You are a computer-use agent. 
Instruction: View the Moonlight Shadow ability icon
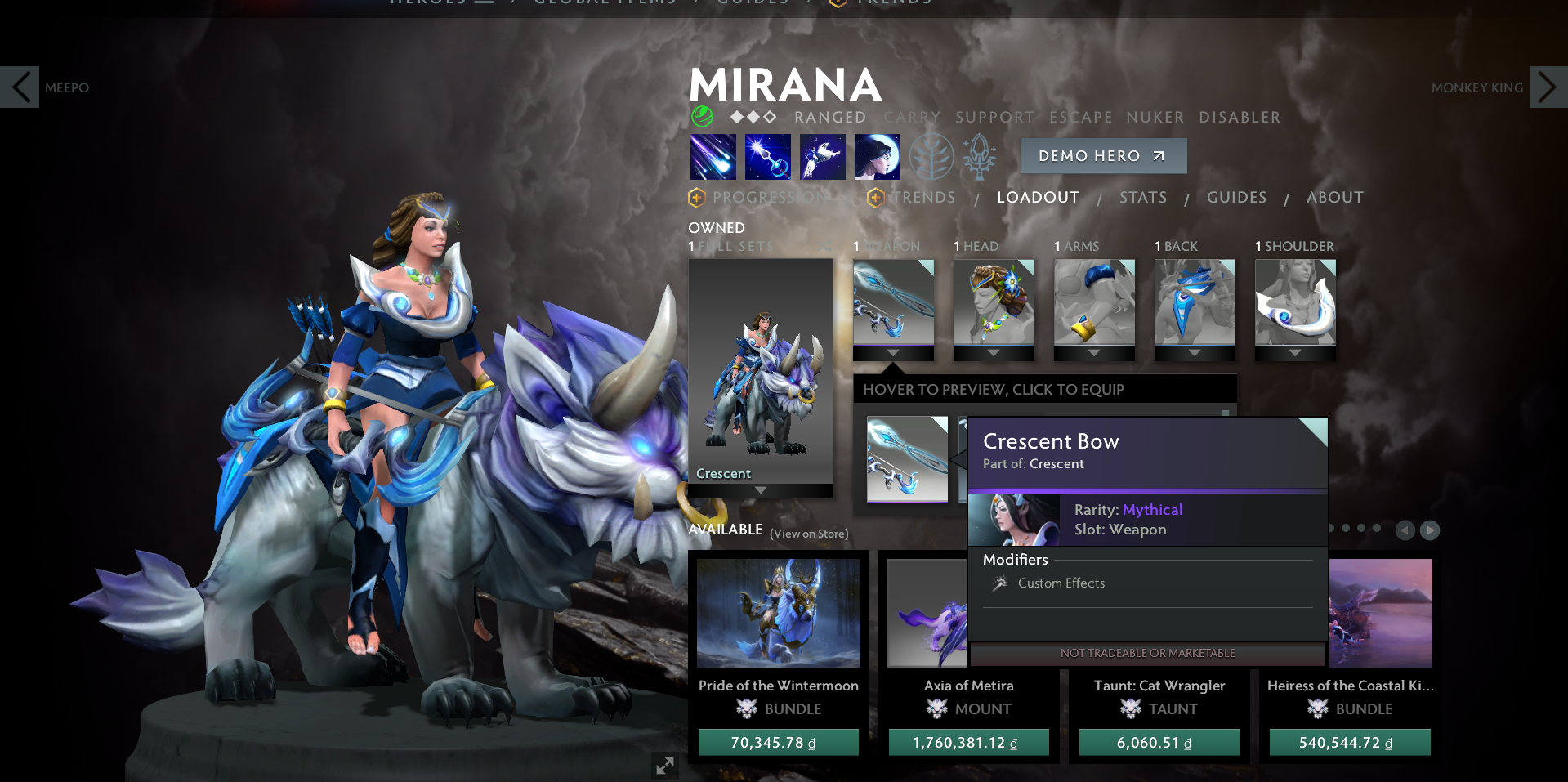click(x=878, y=157)
